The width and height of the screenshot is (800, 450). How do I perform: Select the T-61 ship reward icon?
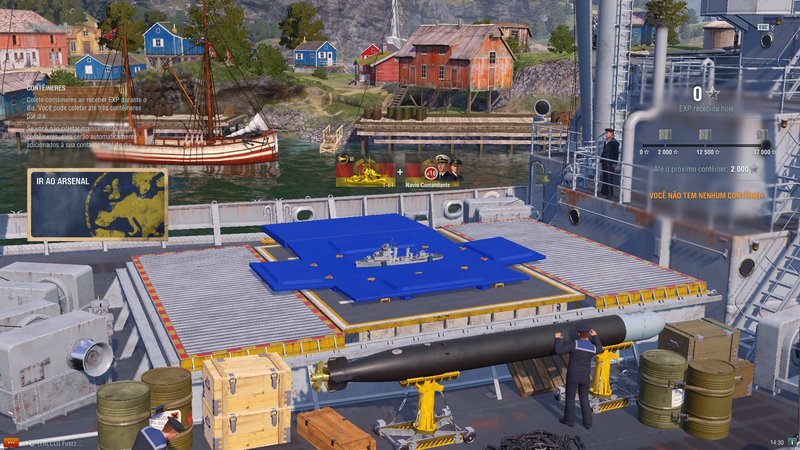365,171
